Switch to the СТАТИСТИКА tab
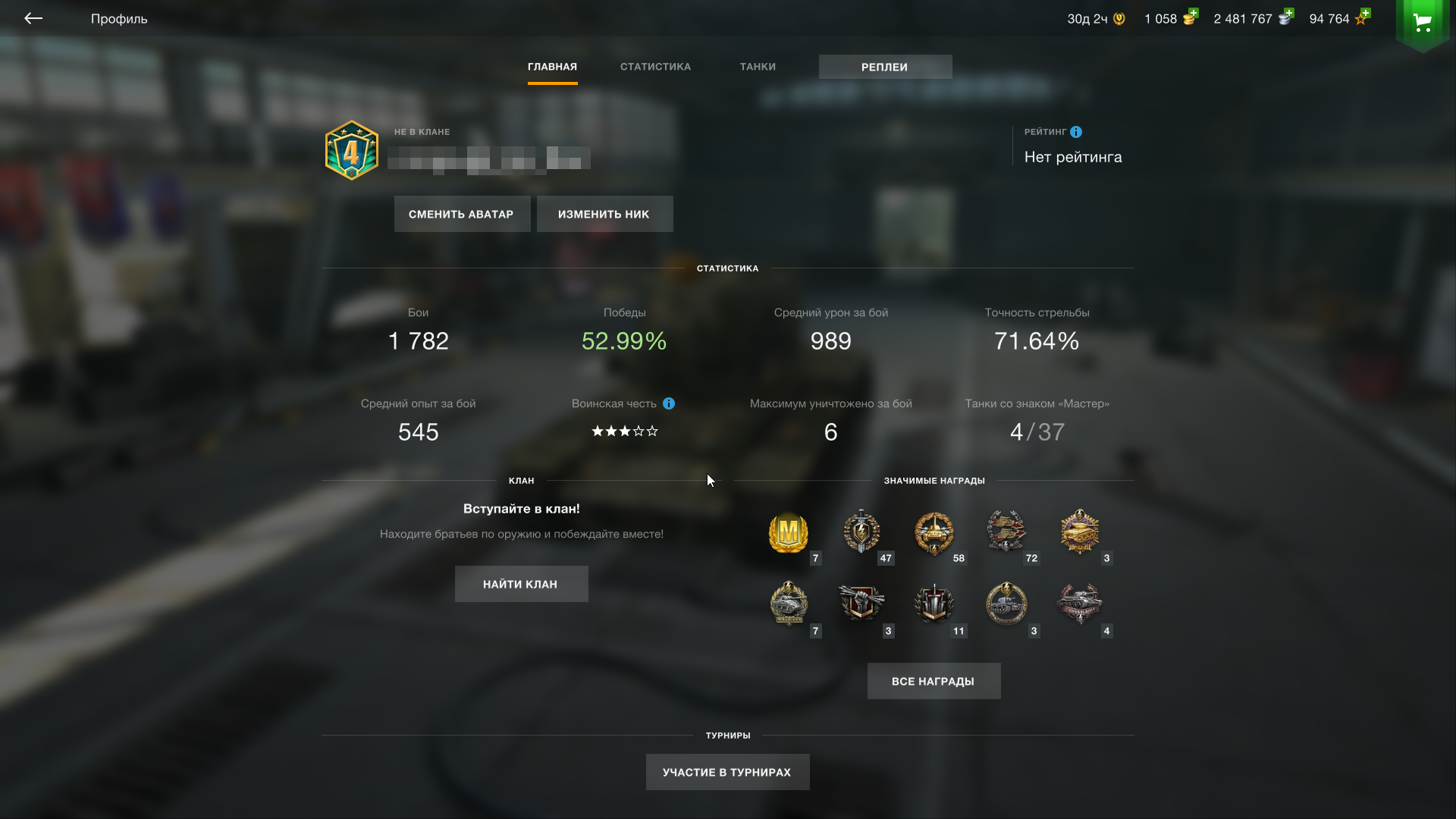Screen dimensions: 1456x819 click(x=655, y=67)
